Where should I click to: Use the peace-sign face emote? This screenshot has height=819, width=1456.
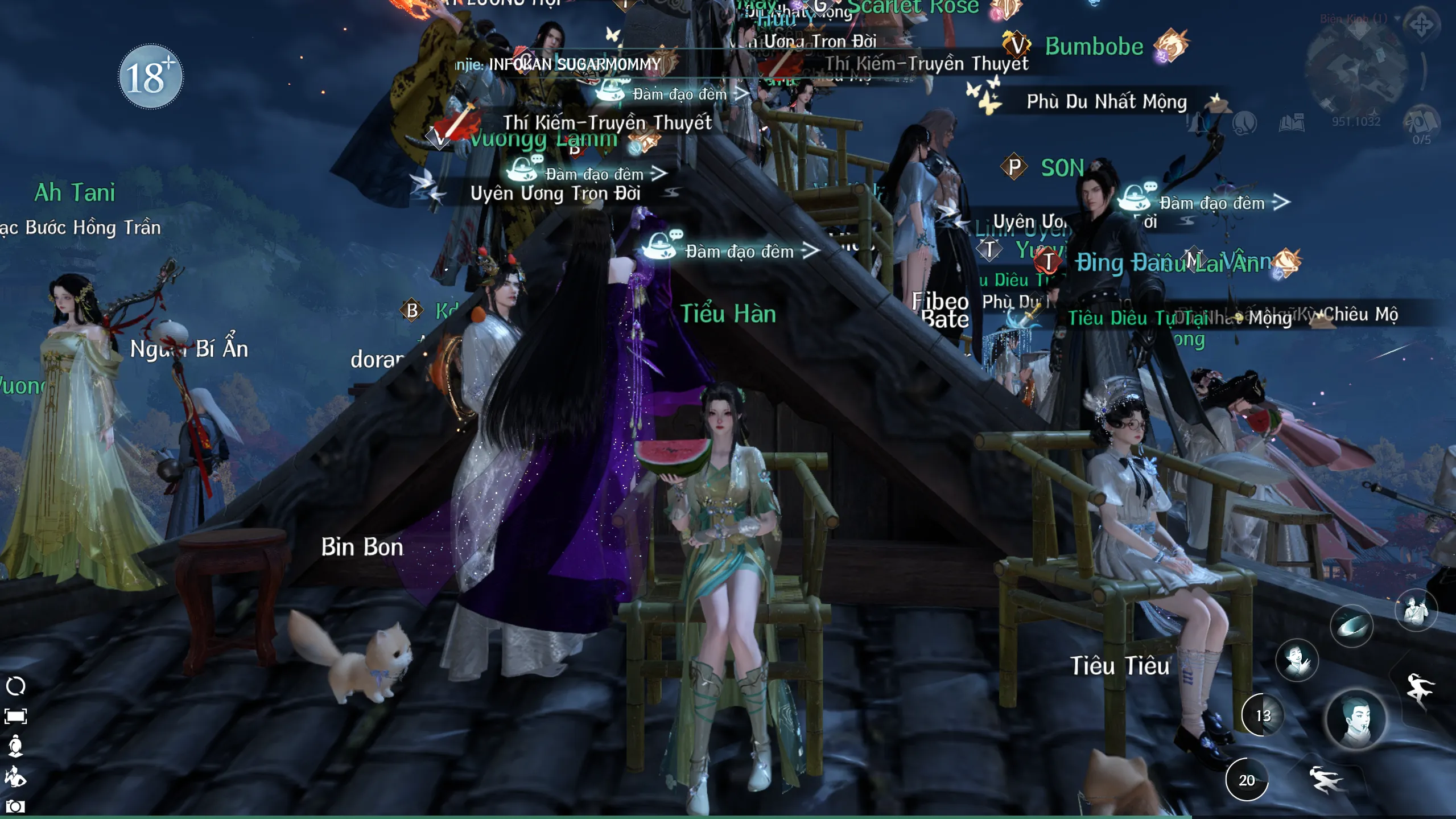click(x=1297, y=660)
